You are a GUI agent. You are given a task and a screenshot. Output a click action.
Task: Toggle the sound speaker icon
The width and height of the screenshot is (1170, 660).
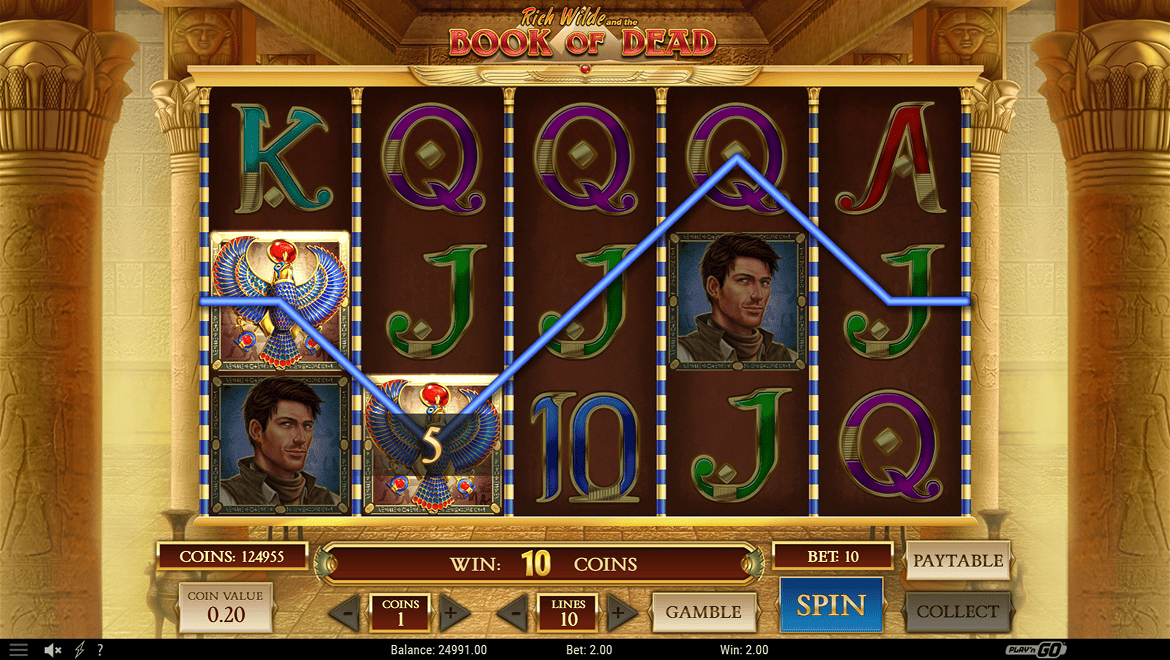click(x=53, y=650)
